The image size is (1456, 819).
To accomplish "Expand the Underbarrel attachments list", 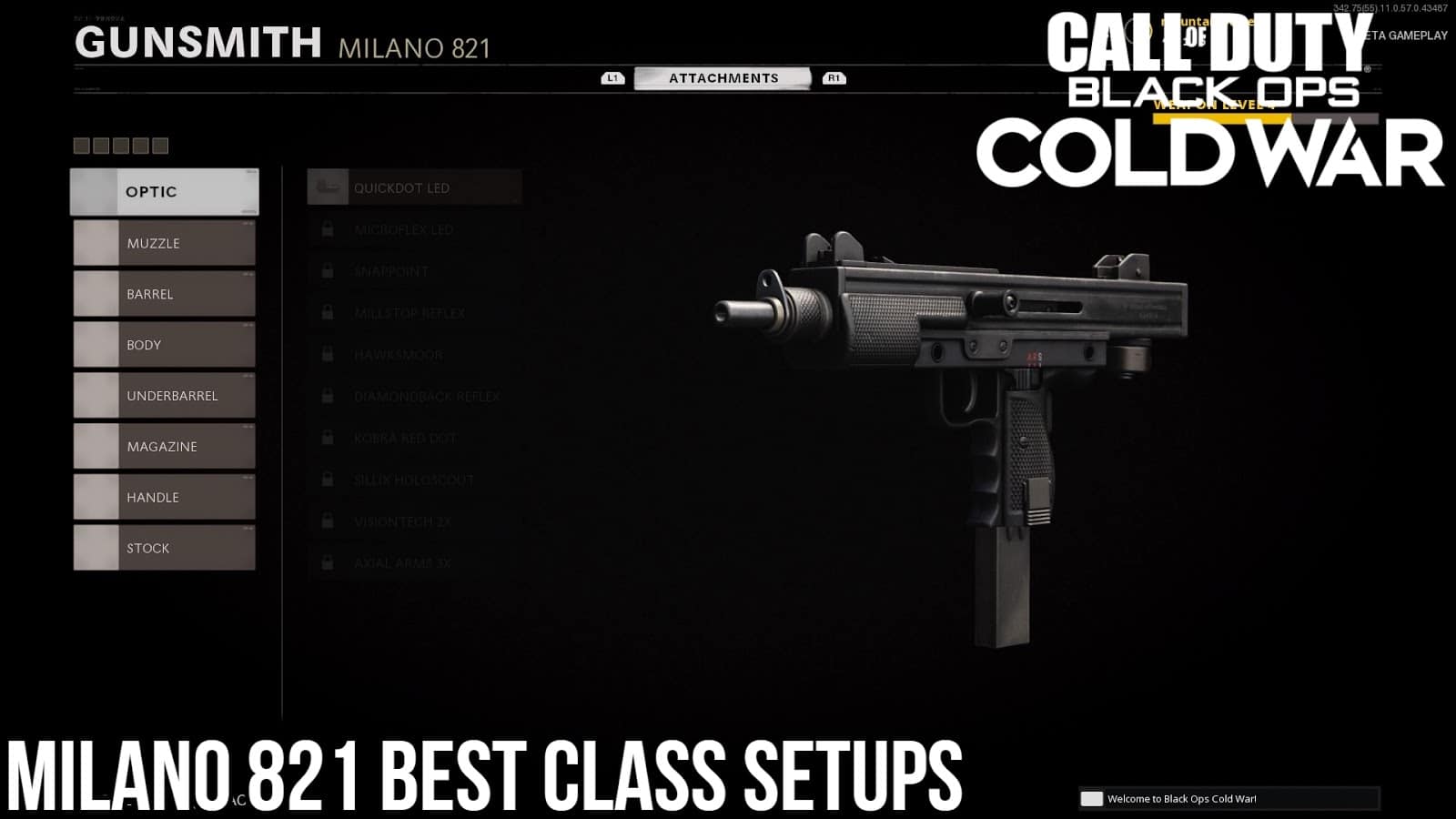I will tap(164, 396).
